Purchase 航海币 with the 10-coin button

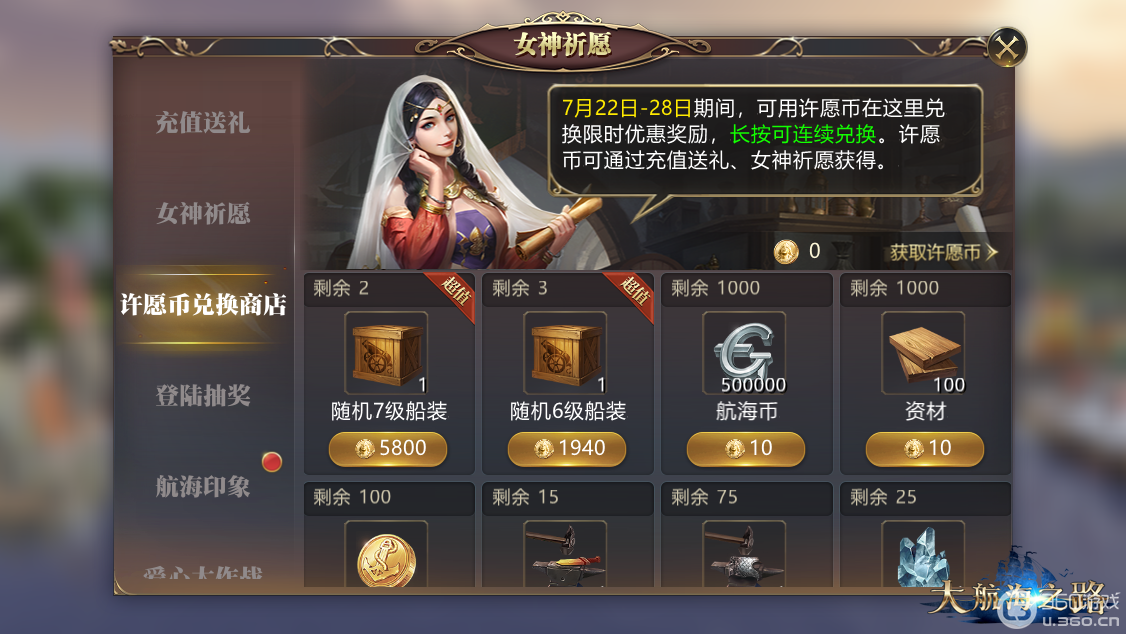click(746, 449)
